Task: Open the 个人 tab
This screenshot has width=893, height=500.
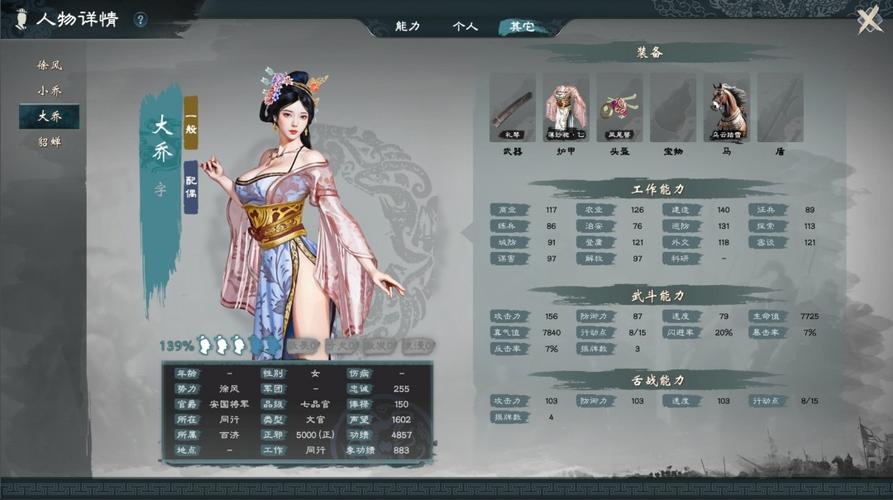Action: tap(465, 27)
